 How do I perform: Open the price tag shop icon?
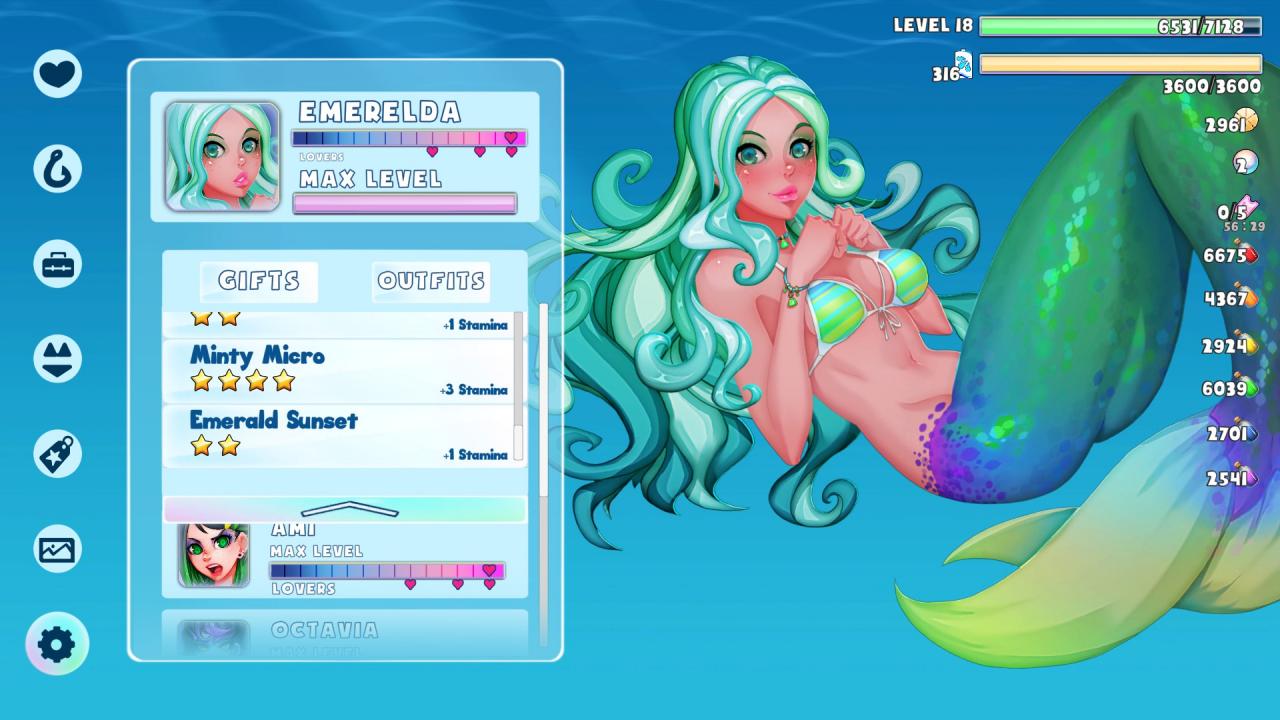(57, 454)
